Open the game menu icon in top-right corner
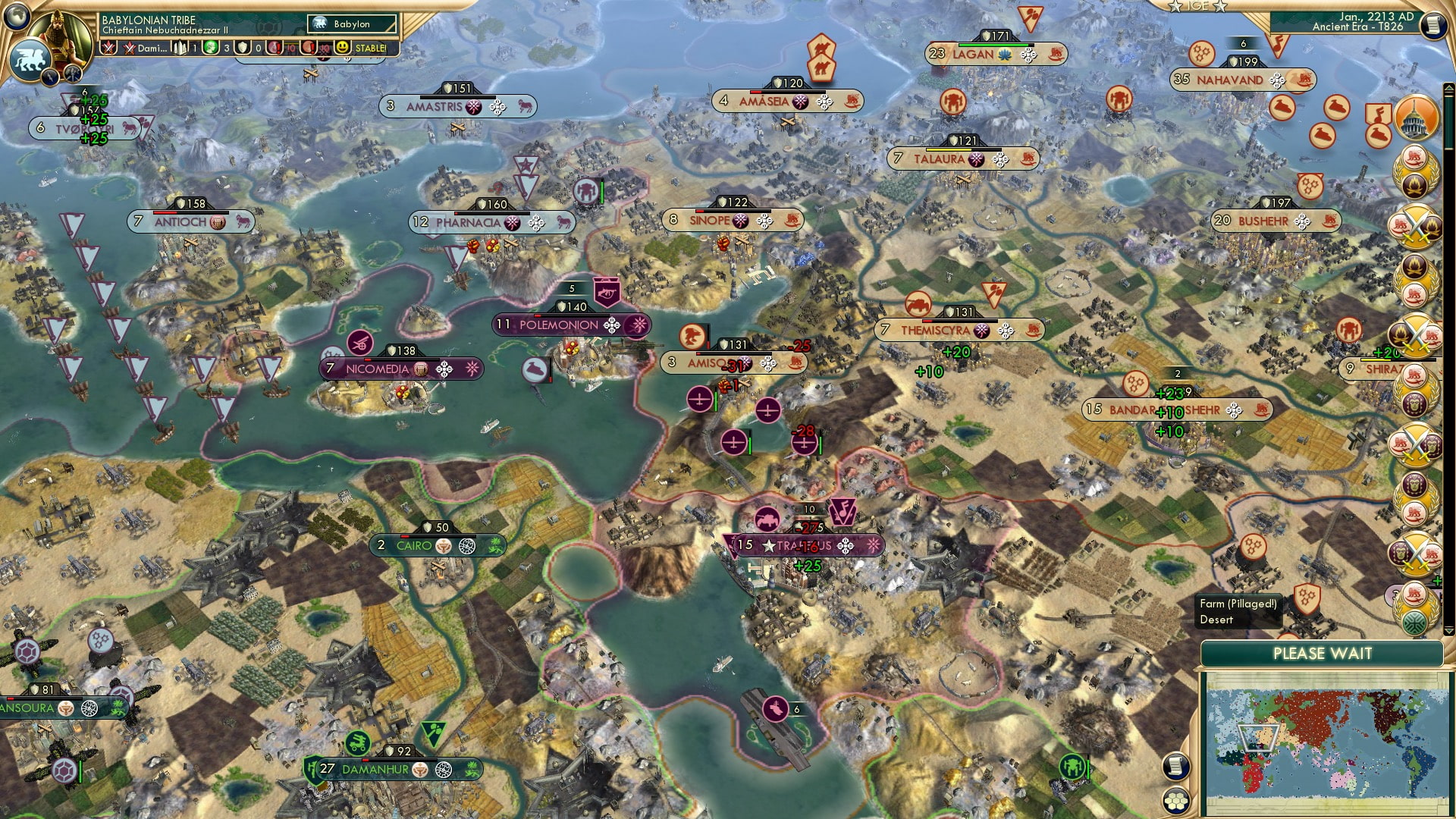The height and width of the screenshot is (819, 1456). coord(1434,25)
